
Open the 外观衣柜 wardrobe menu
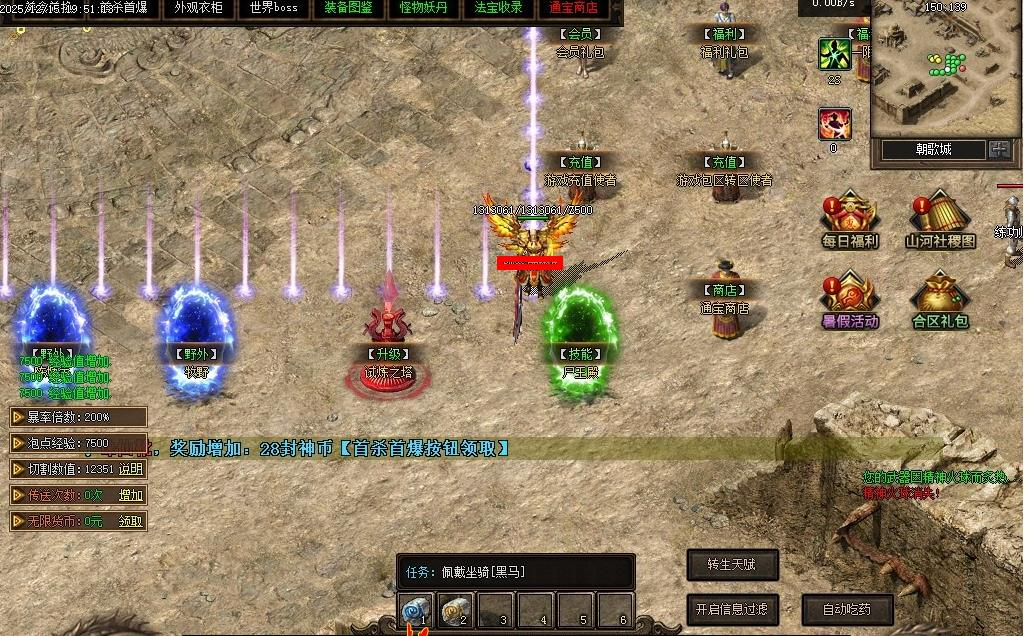point(198,8)
